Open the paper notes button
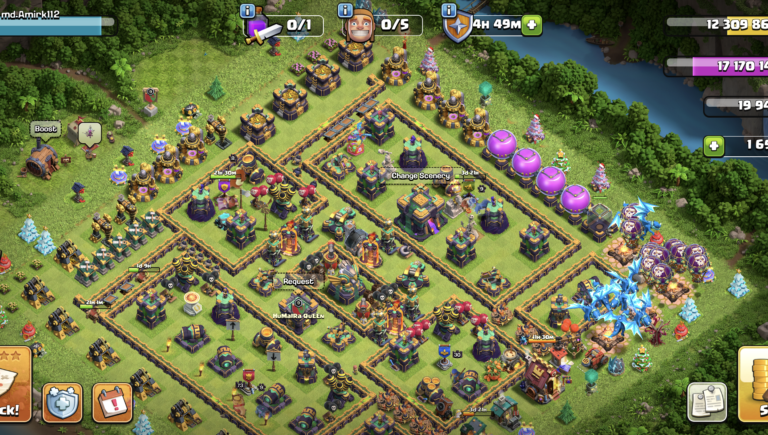The image size is (768, 435). click(707, 401)
